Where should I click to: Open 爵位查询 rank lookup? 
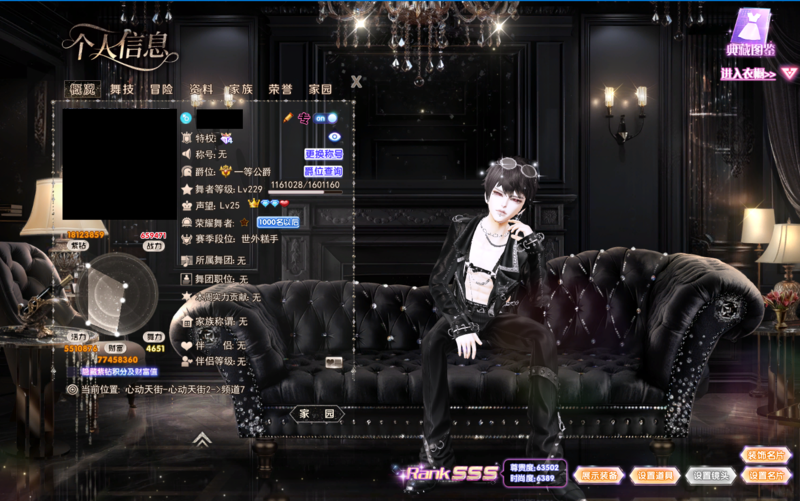pos(324,171)
